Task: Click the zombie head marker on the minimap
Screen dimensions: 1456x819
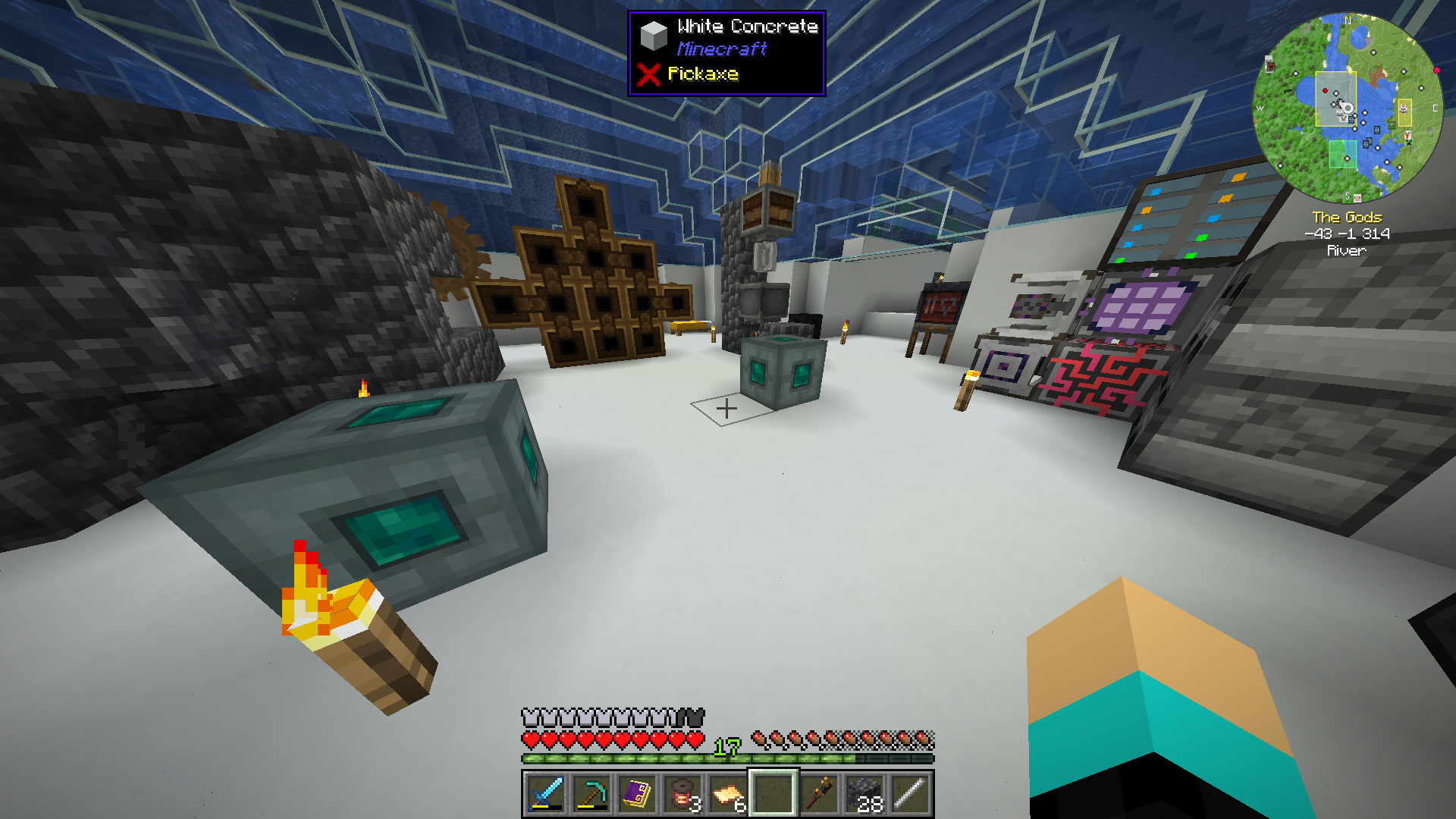Action: [1392, 126]
